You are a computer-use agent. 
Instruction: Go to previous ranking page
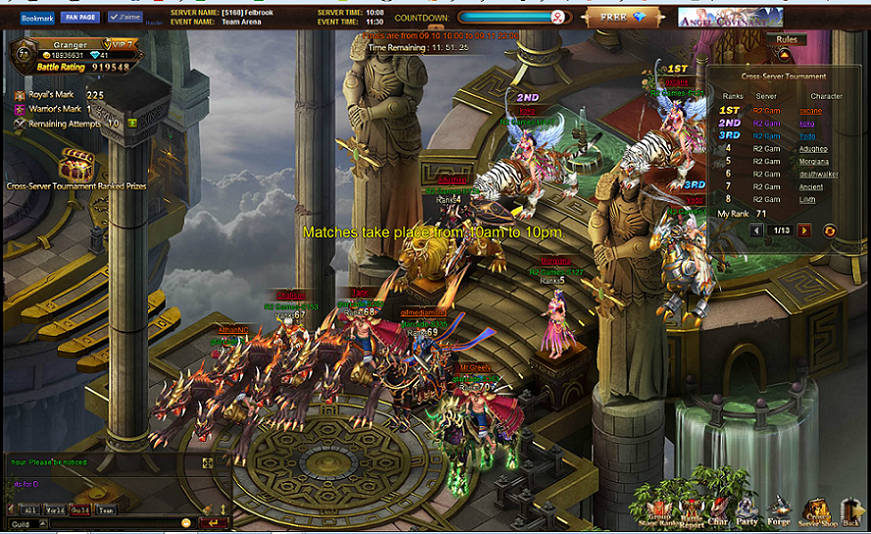(757, 231)
